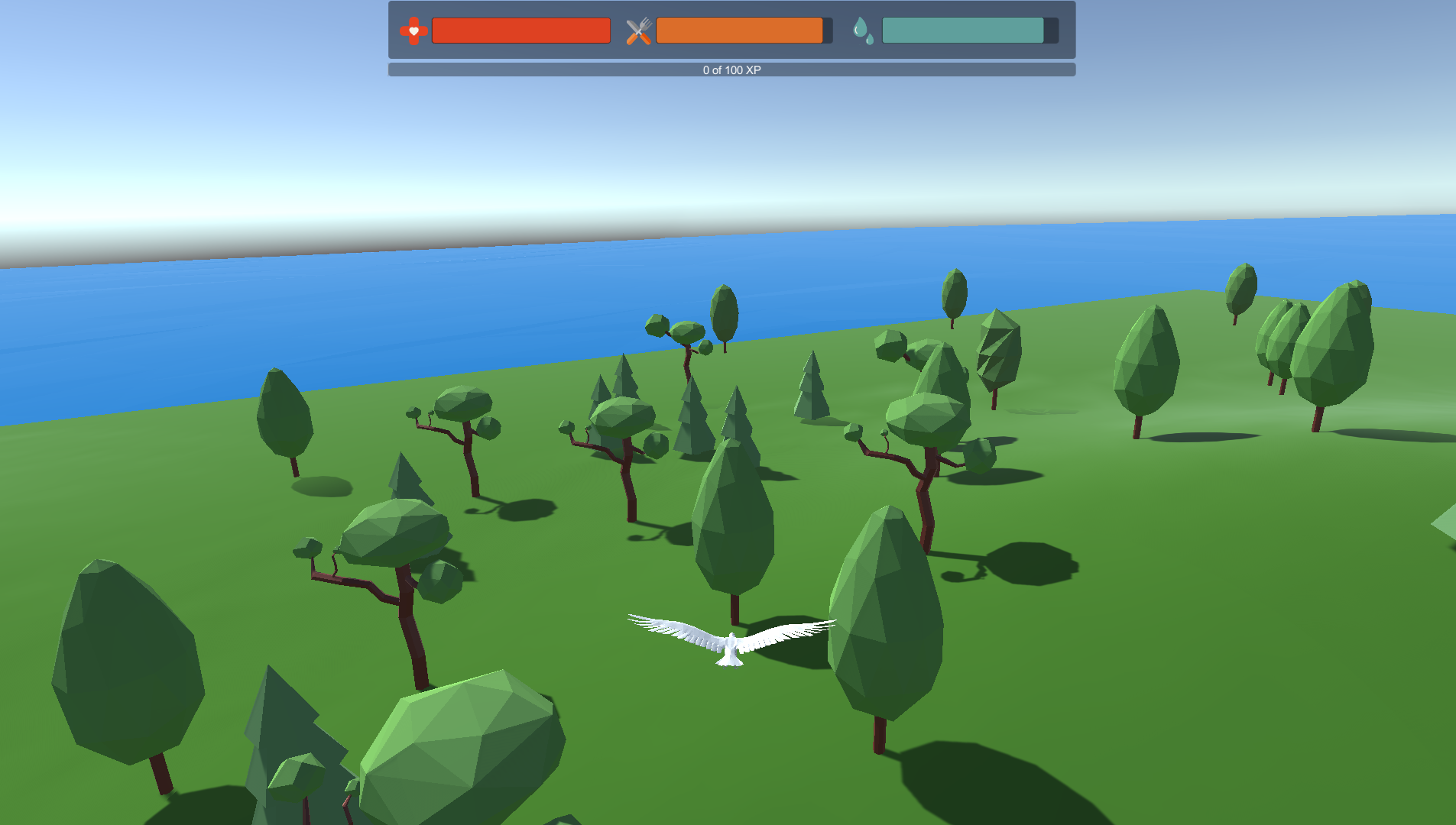Select the red health bar
The image size is (1456, 825).
tap(520, 31)
